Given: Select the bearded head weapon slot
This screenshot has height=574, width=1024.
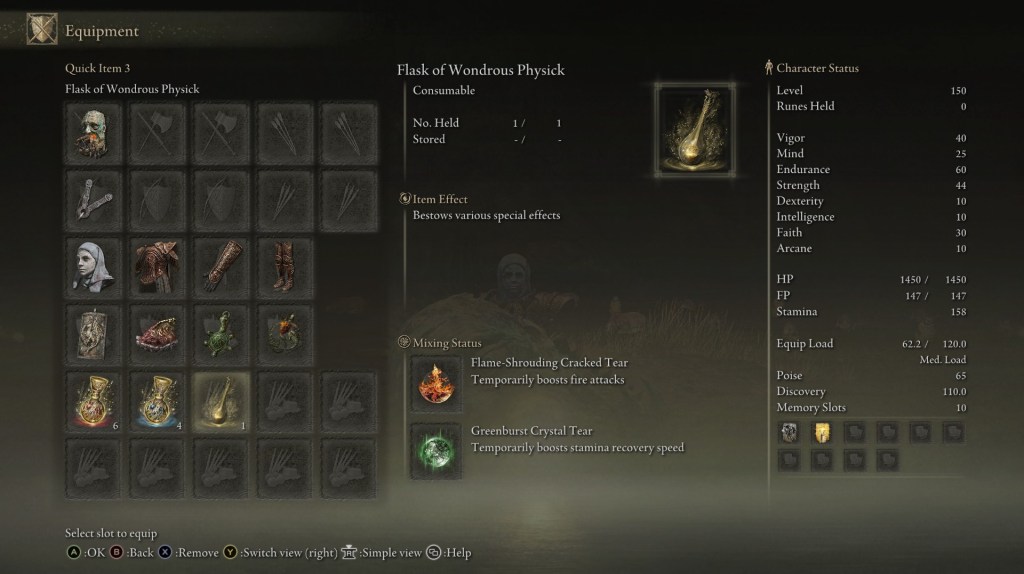Looking at the screenshot, I should 96,132.
